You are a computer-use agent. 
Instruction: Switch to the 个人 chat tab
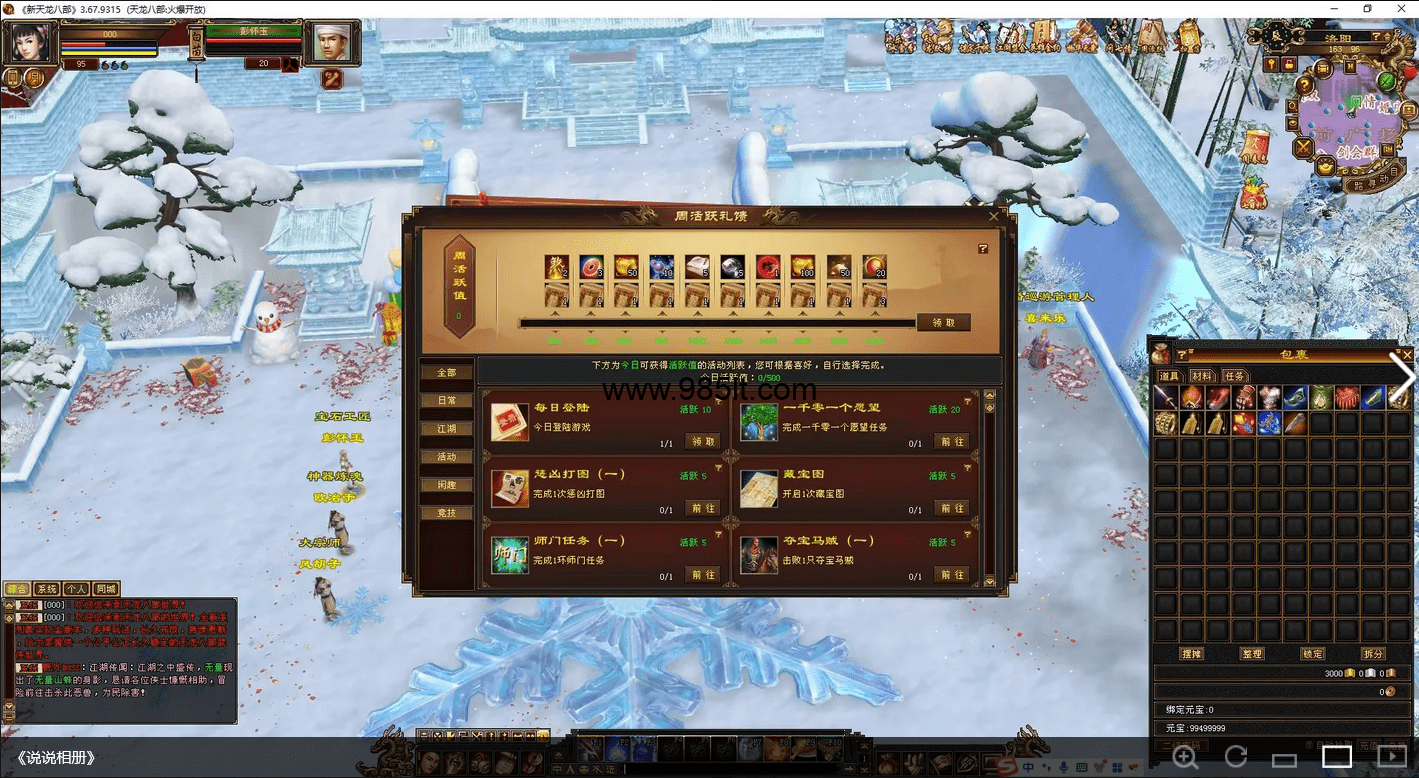[x=76, y=589]
